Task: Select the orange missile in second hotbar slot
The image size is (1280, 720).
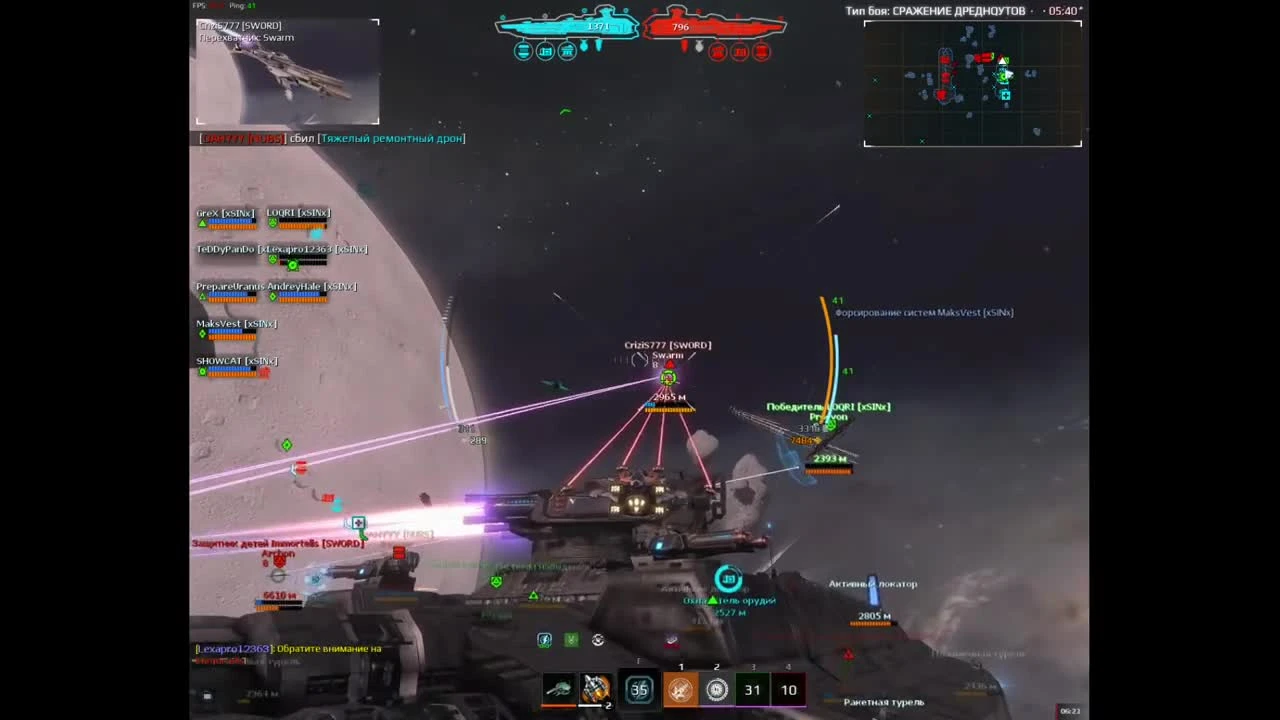Action: pos(597,689)
